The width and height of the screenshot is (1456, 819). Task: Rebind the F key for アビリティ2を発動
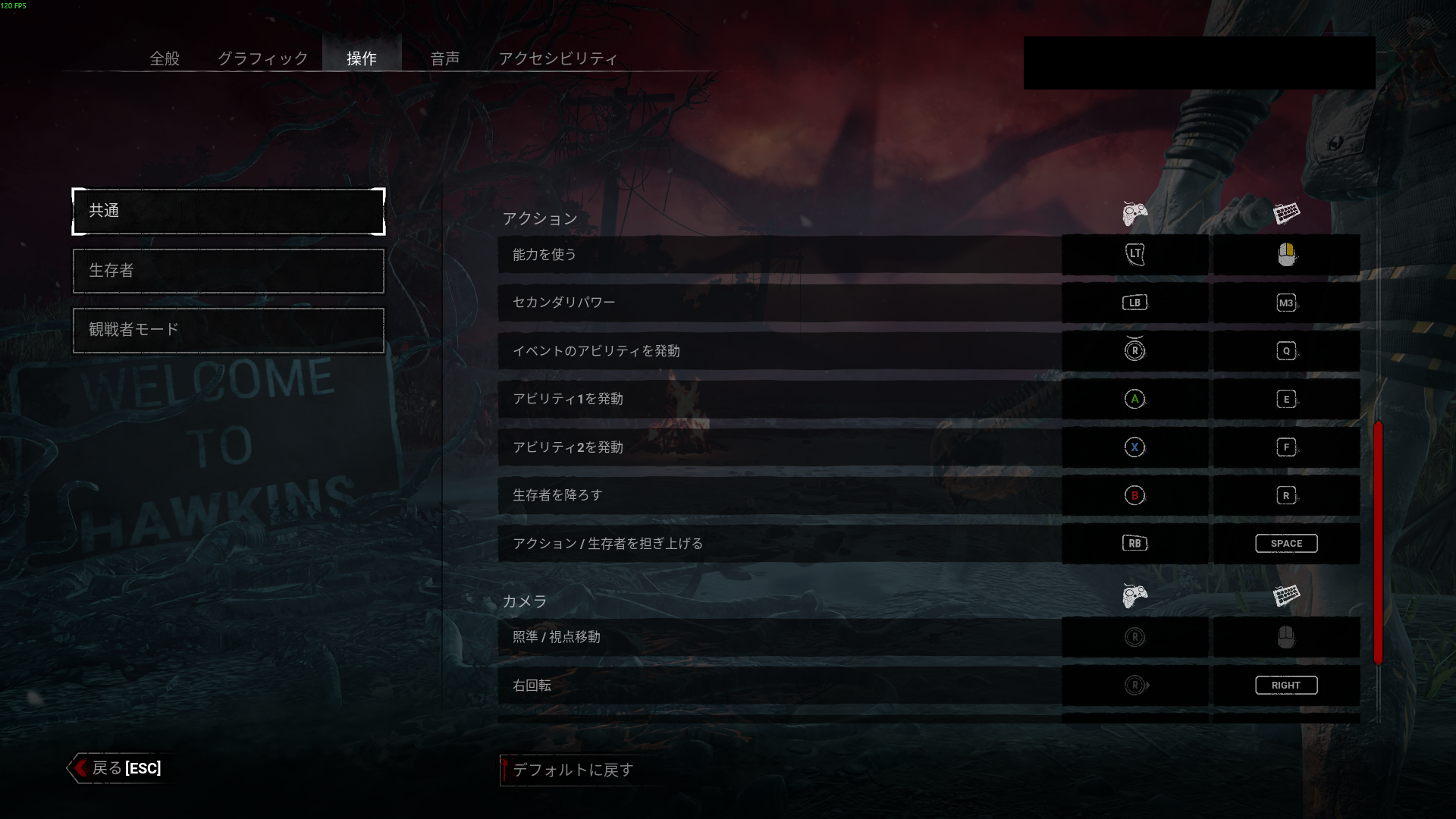point(1286,447)
